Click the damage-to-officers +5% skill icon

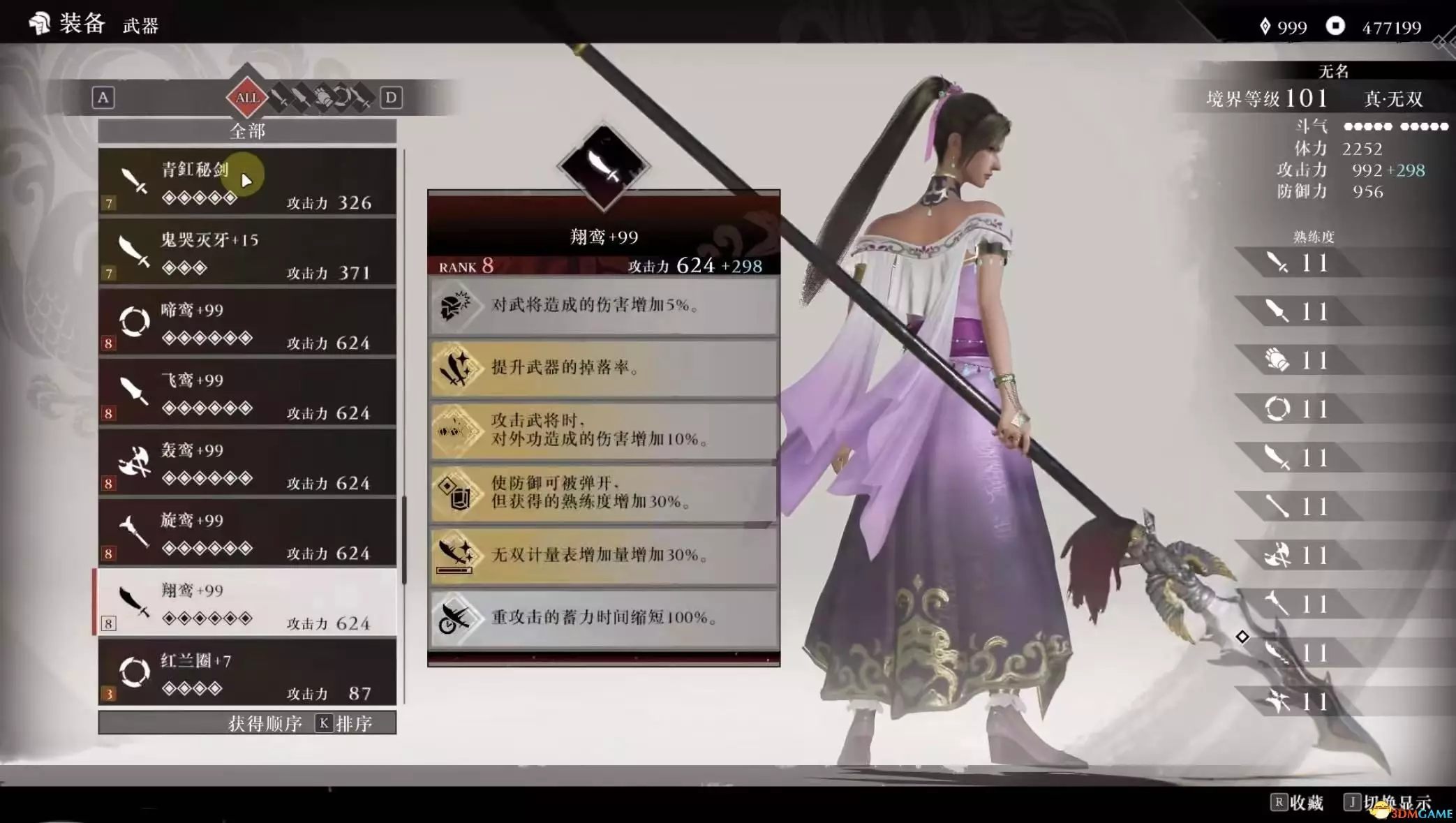457,305
